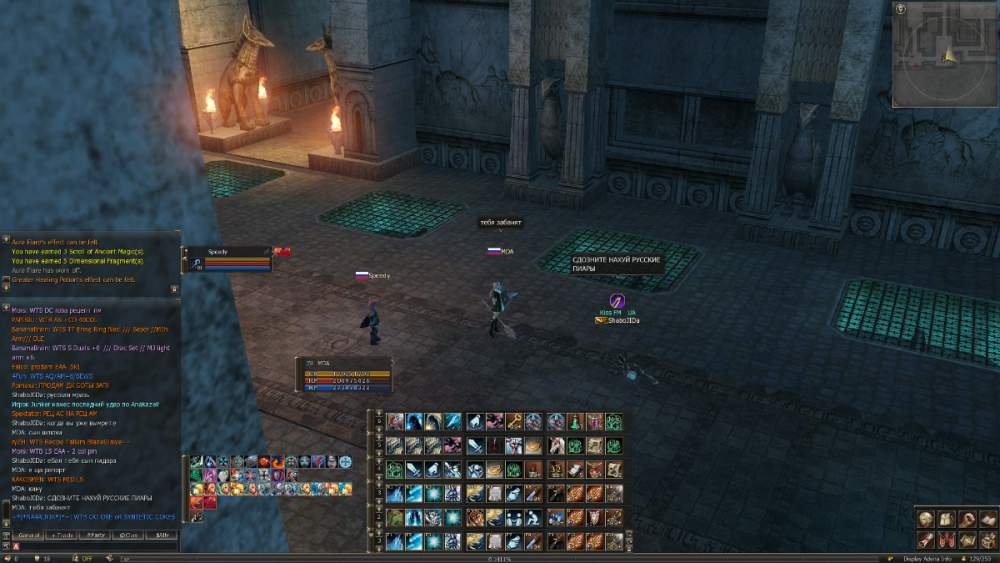The image size is (1000, 563).
Task: Click the shield emblem hotbar item
Action: 595,517
